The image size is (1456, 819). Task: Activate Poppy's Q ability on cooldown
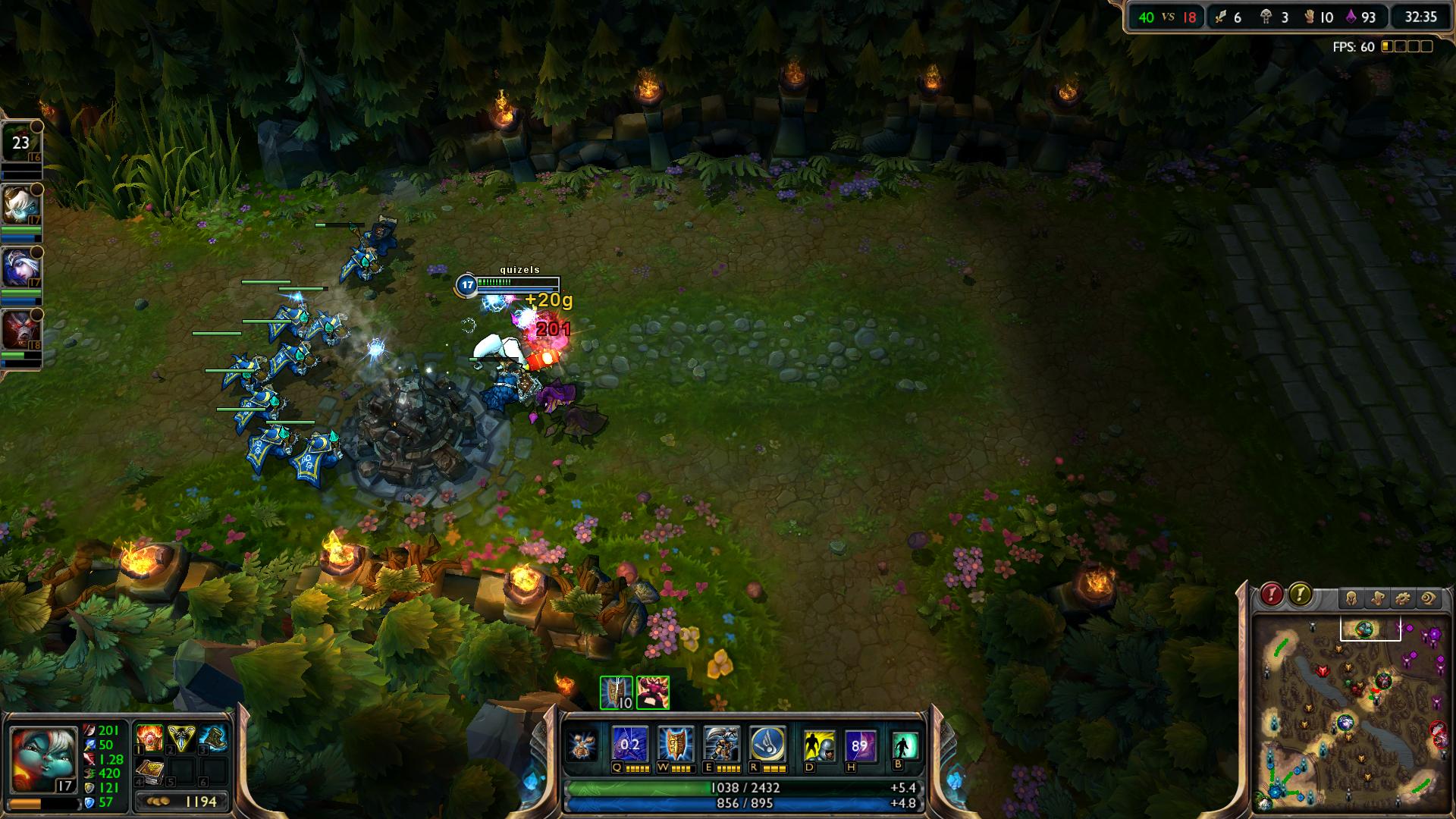click(x=629, y=745)
